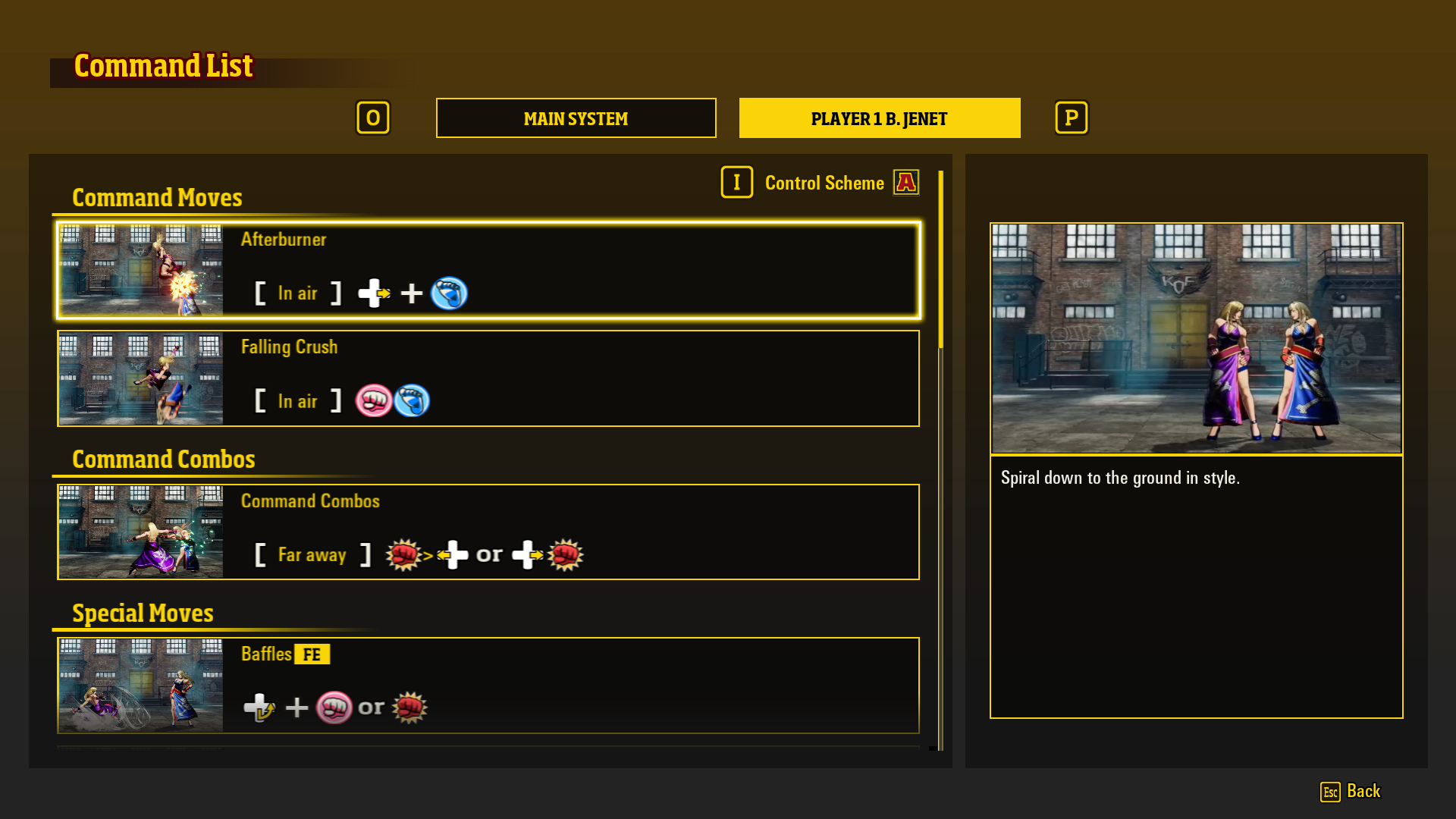Image resolution: width=1456 pixels, height=819 pixels.
Task: Click the FE badge on Baffles
Action: (311, 654)
